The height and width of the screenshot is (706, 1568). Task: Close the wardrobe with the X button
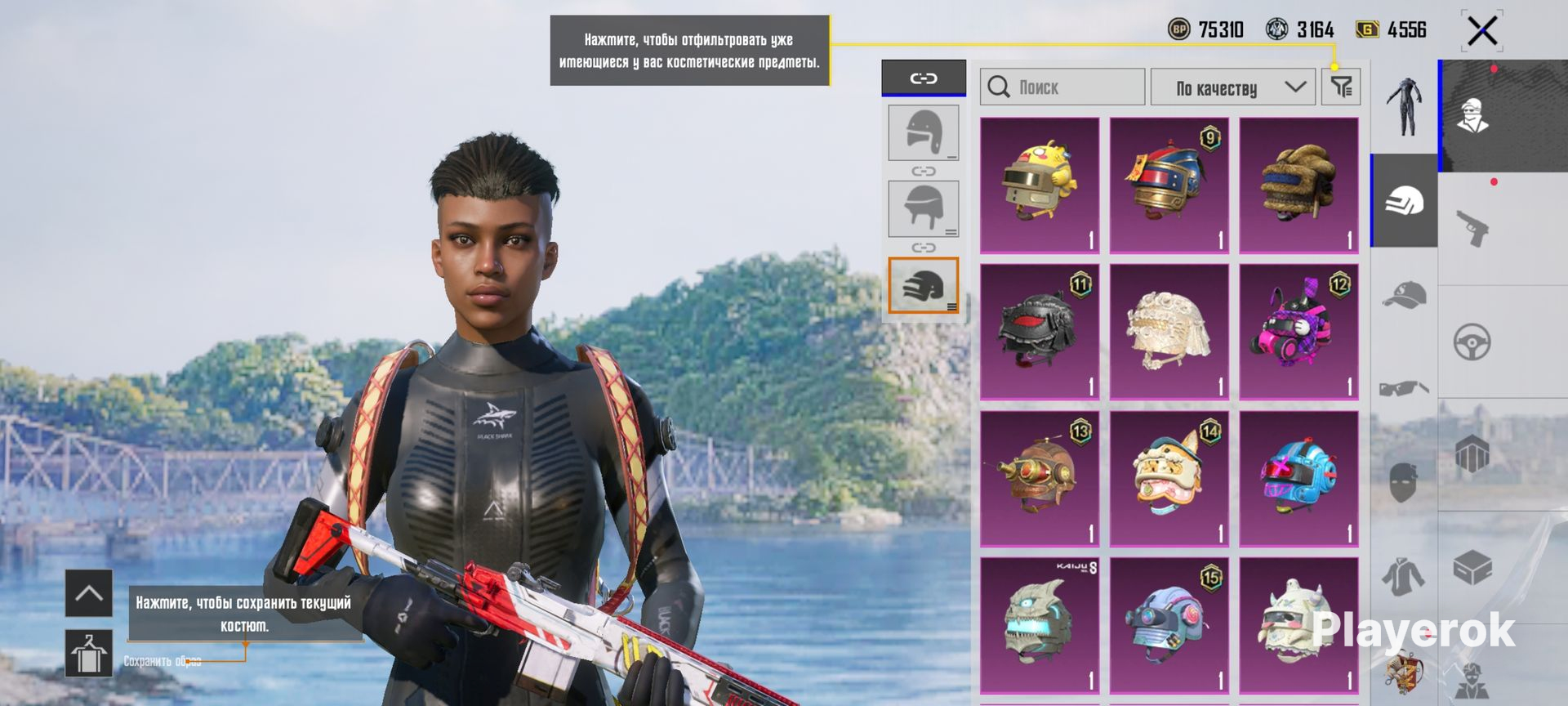(1481, 32)
